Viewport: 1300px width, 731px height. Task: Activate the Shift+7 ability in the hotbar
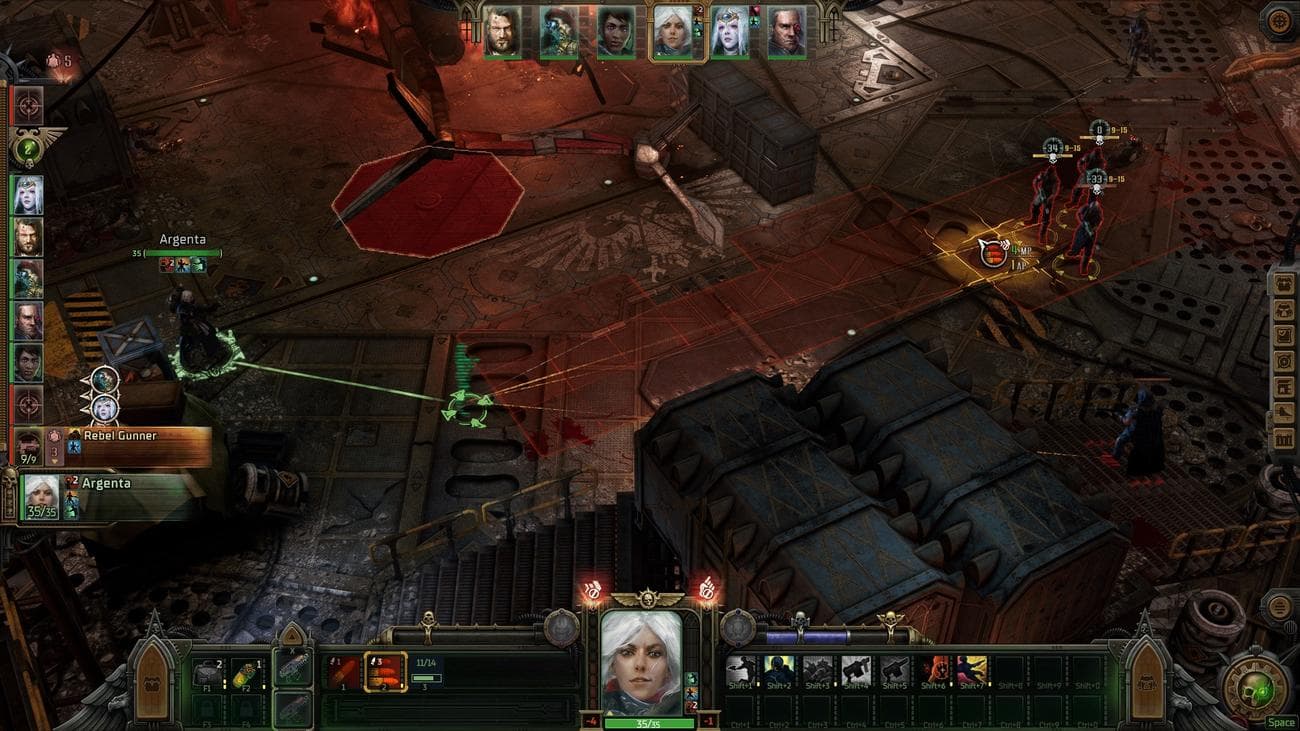pyautogui.click(x=971, y=668)
